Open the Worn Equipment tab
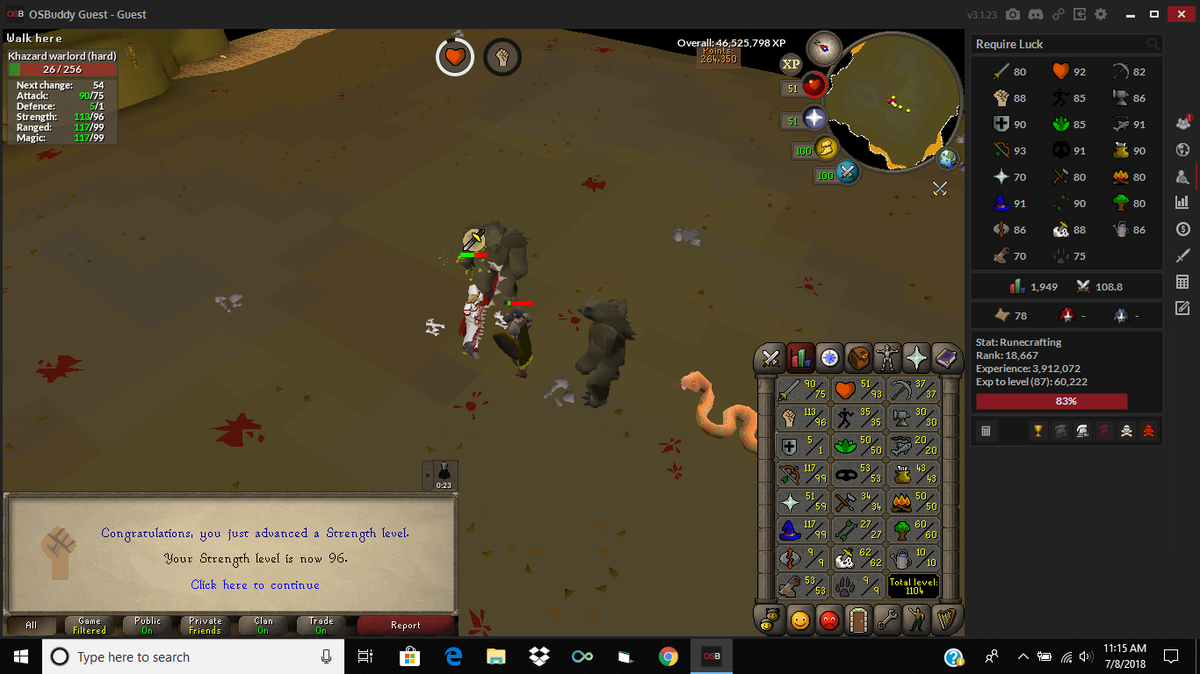Screen dimensions: 1200x674 pyautogui.click(x=886, y=356)
